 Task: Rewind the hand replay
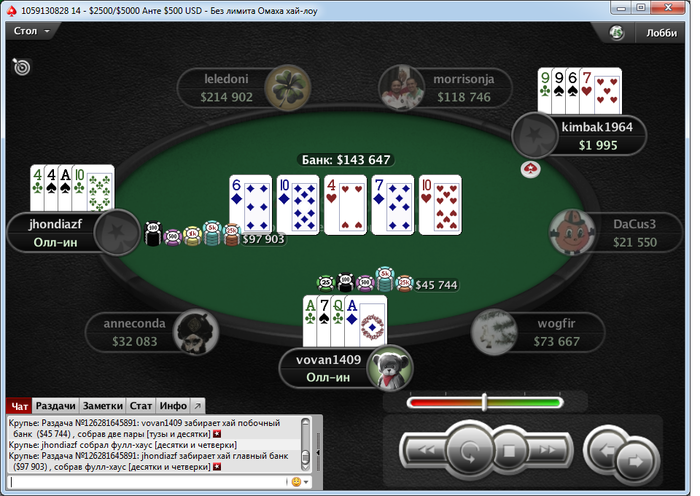(x=424, y=451)
